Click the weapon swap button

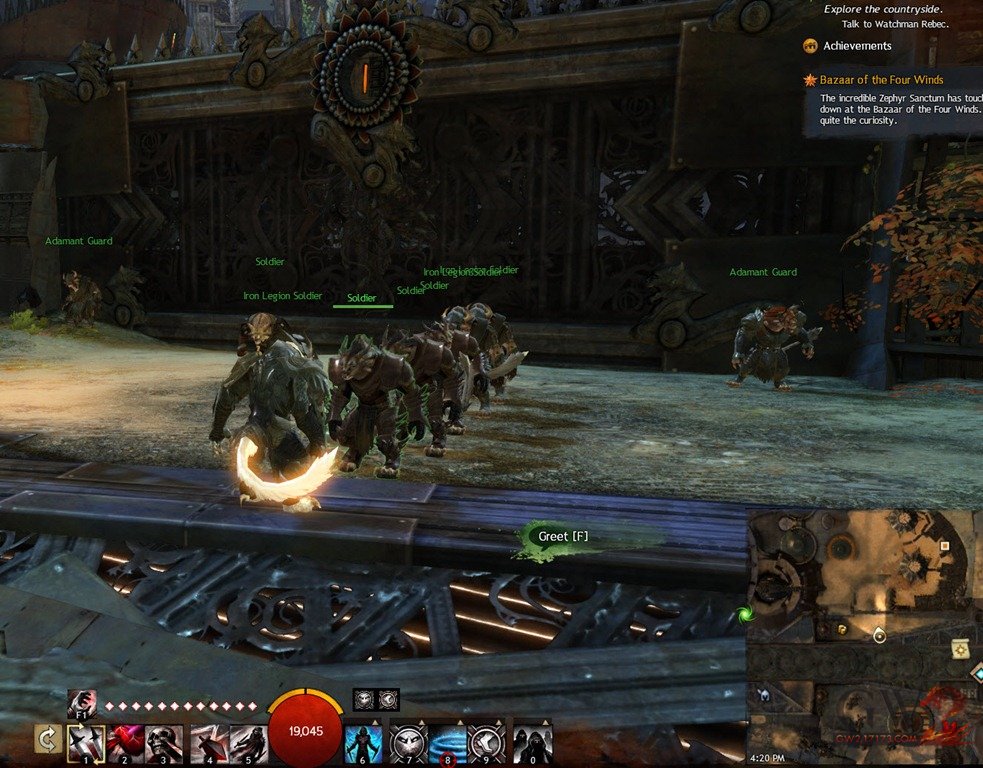[x=47, y=740]
